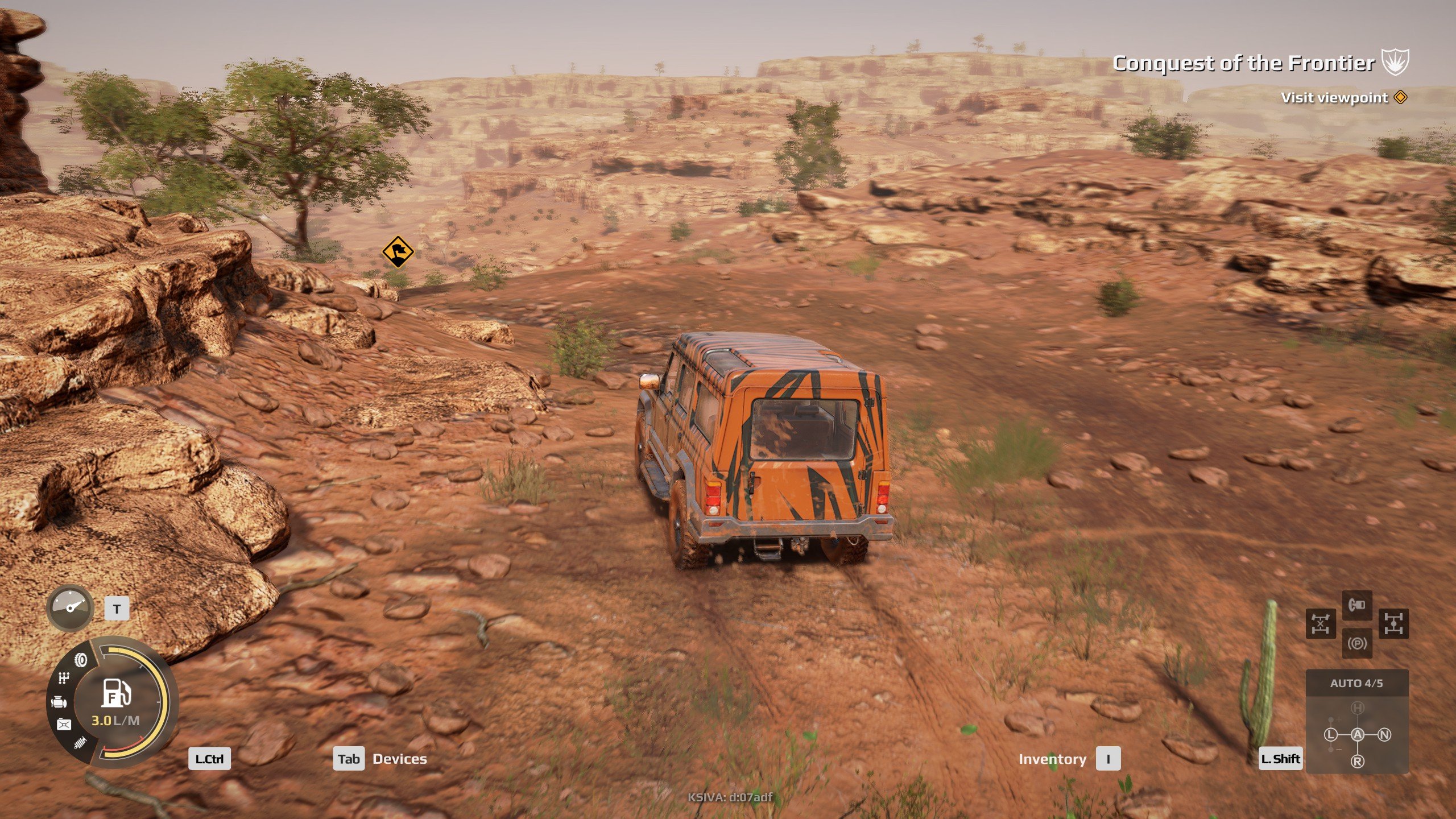The height and width of the screenshot is (819, 1456).
Task: Toggle the all-wheel drive icon
Action: [1393, 623]
